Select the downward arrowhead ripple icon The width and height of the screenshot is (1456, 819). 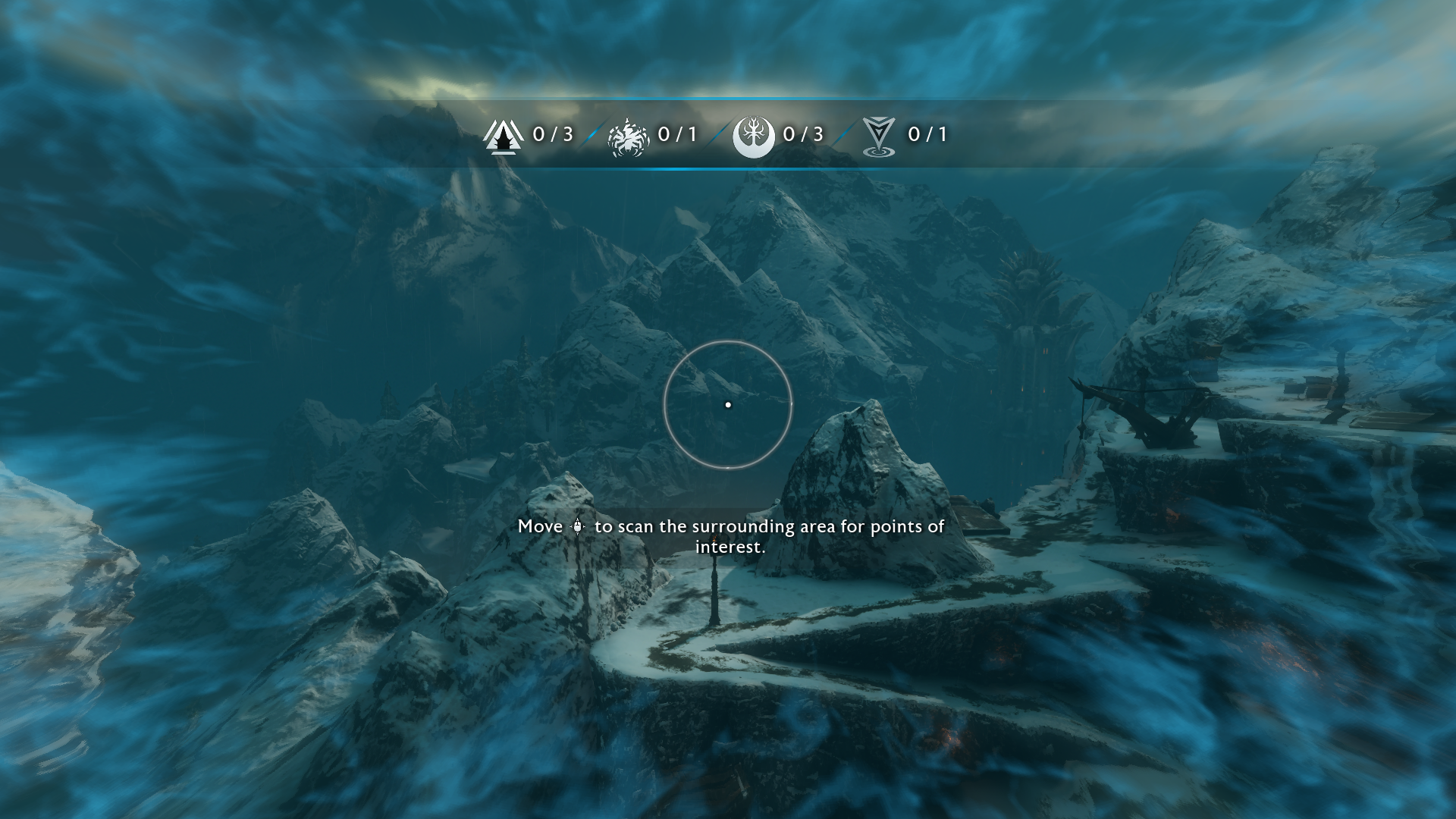pos(879,137)
